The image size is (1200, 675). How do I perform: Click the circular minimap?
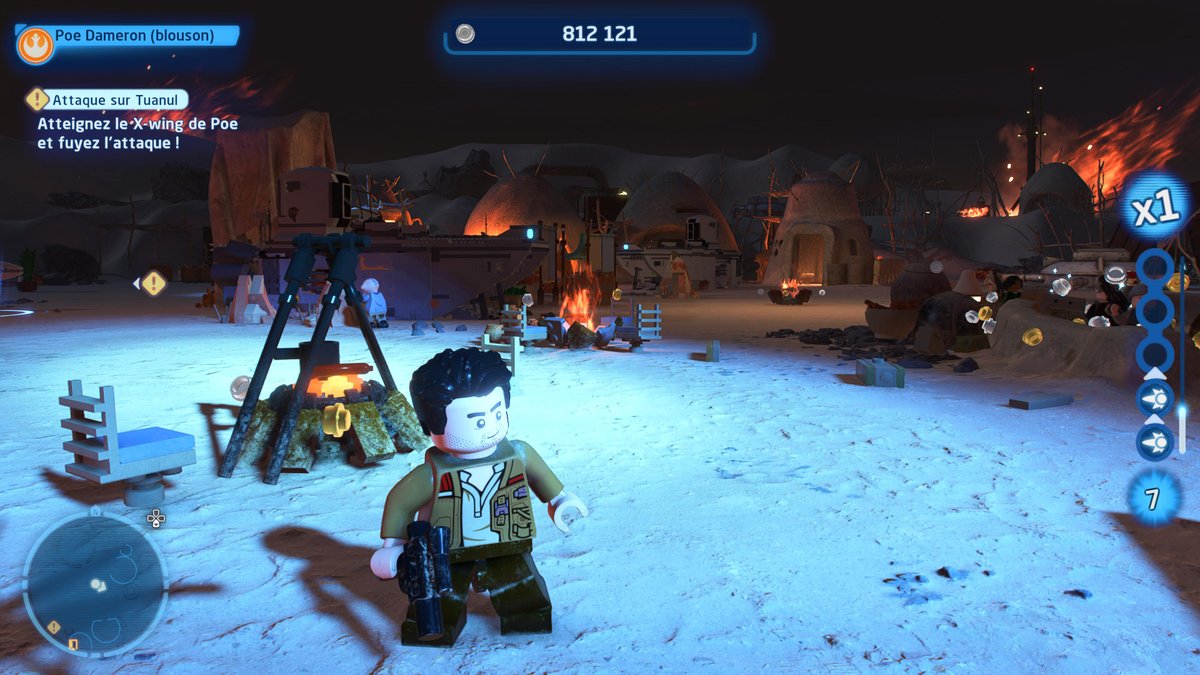tap(96, 584)
